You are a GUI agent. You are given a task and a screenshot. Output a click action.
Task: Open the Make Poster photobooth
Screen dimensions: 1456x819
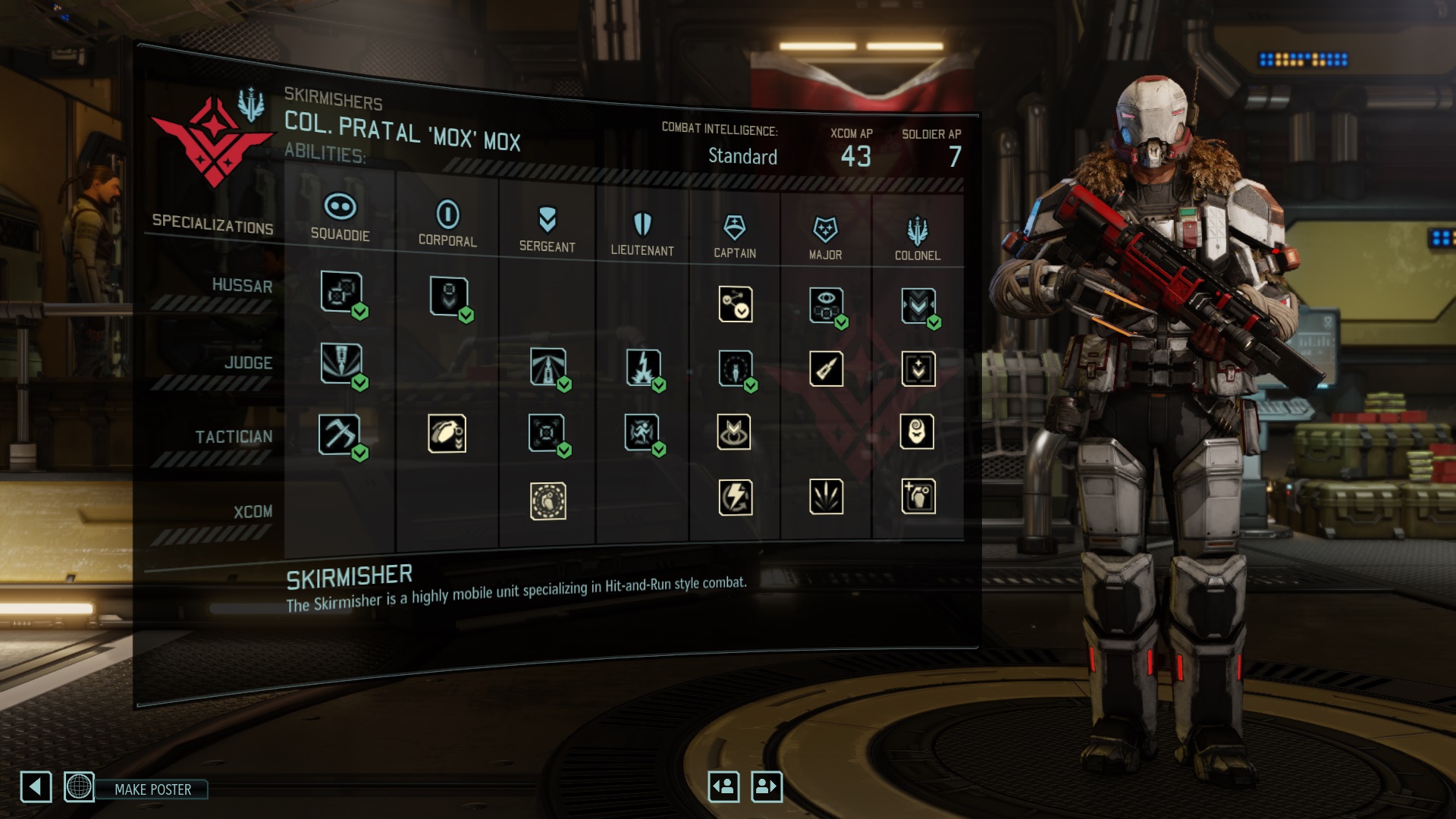(x=152, y=789)
